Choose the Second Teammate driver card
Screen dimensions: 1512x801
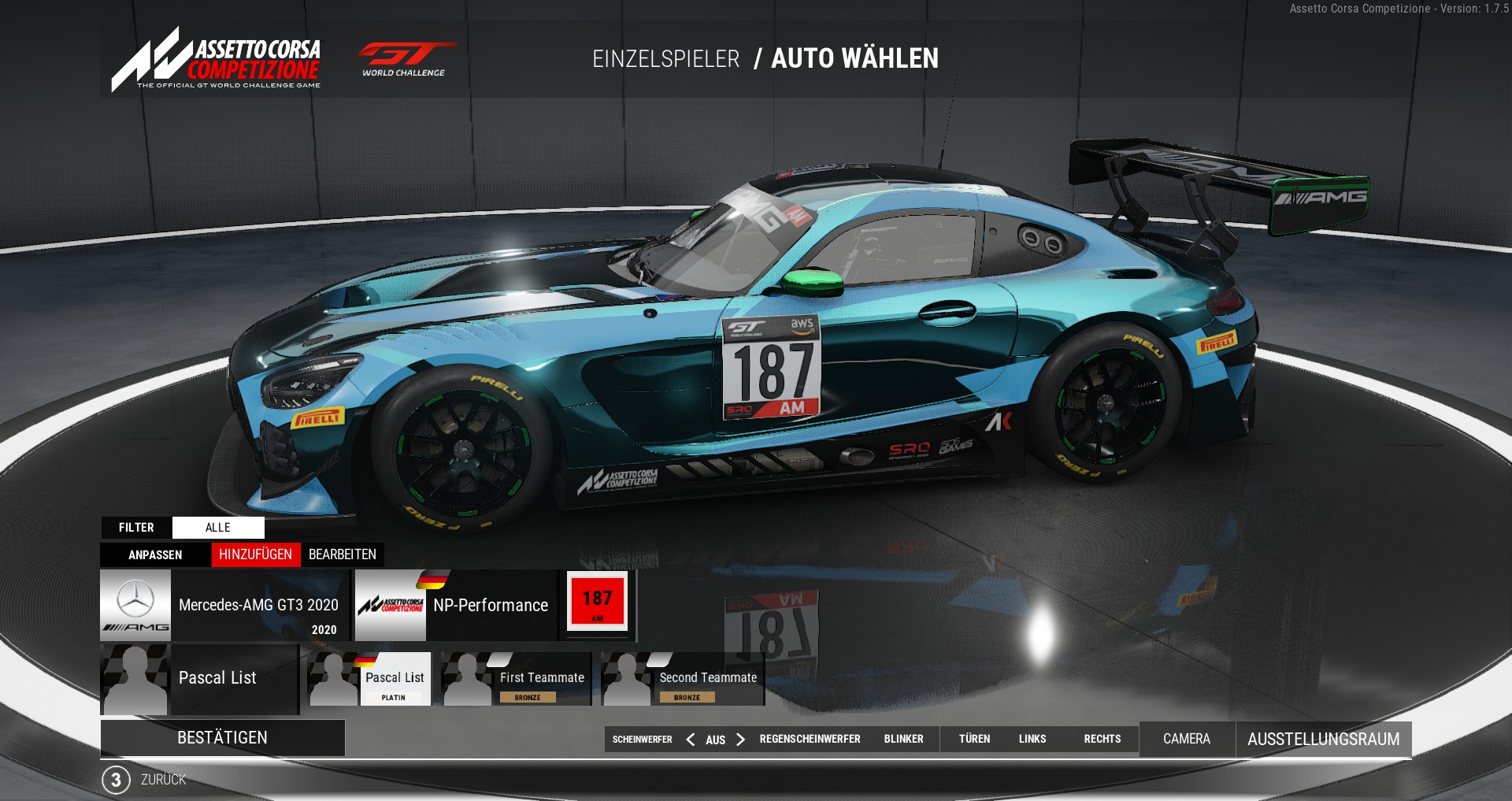(x=682, y=679)
